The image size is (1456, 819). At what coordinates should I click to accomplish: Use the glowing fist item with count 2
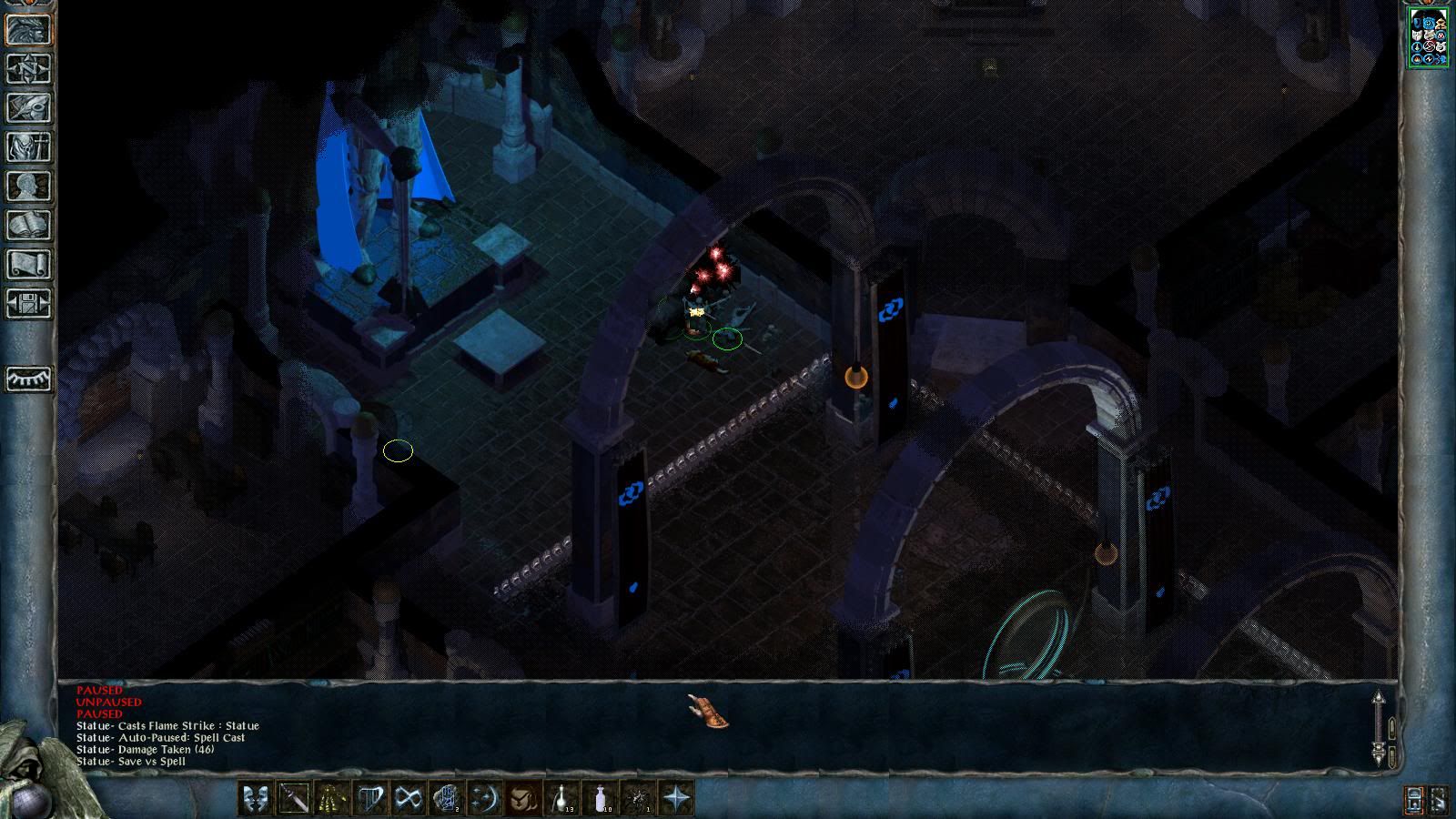coord(447,799)
